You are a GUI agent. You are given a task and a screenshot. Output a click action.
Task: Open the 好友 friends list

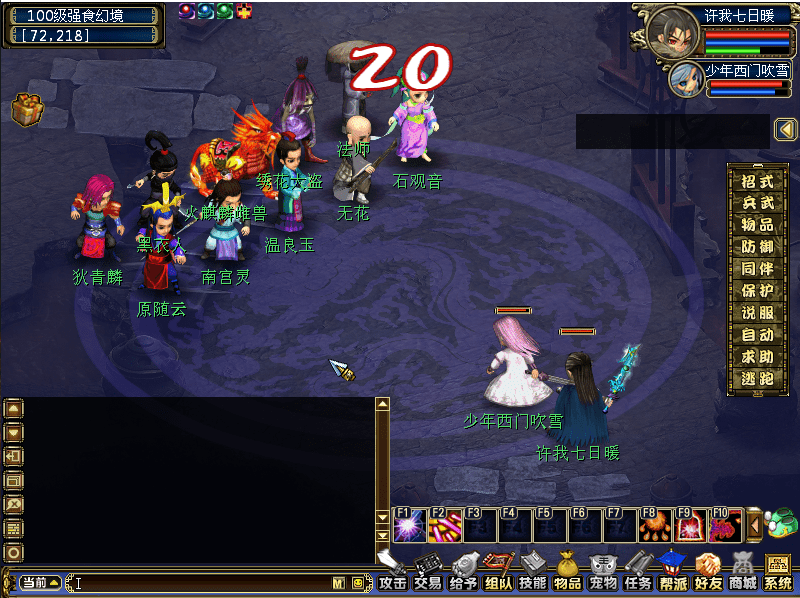click(x=707, y=571)
